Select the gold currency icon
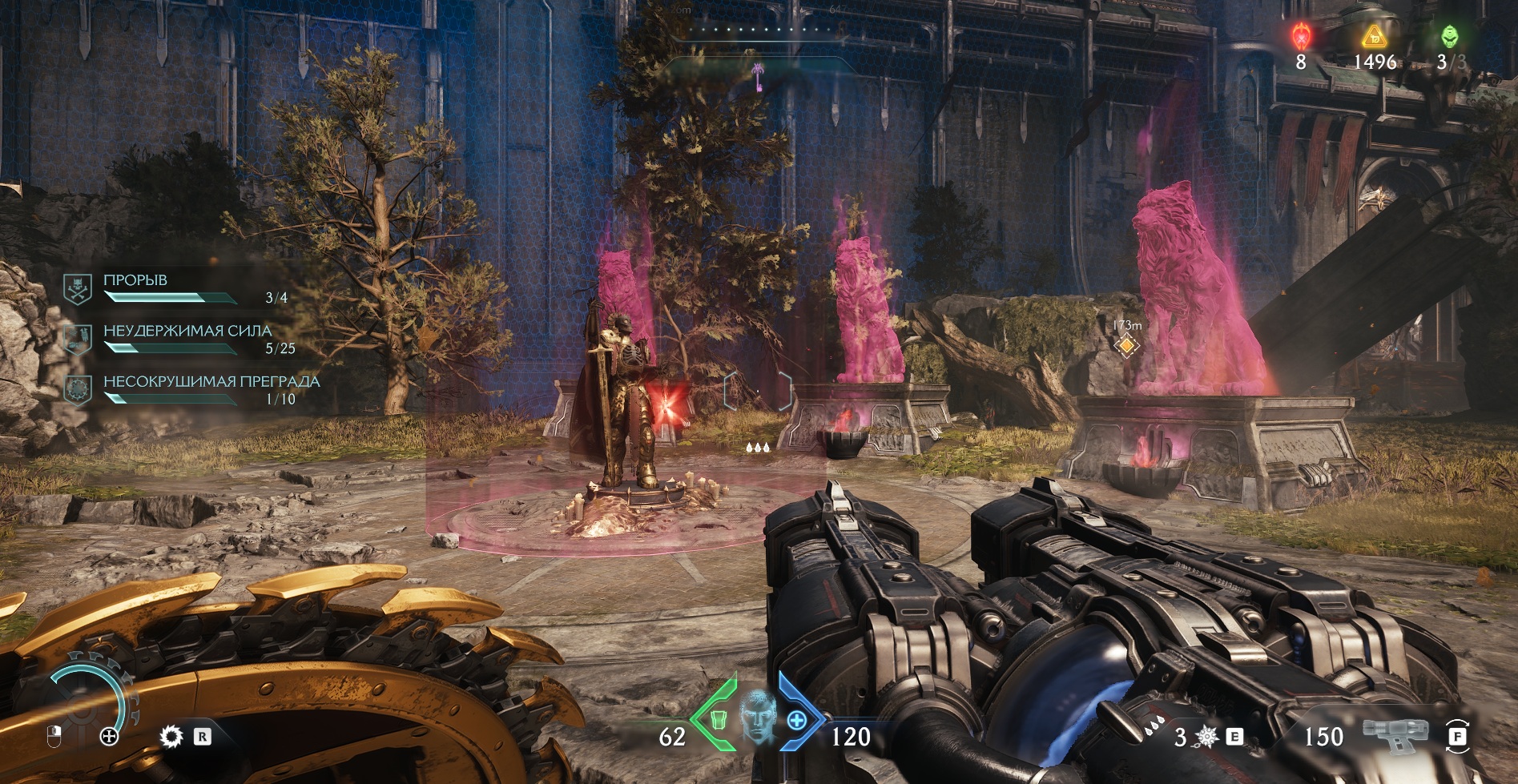This screenshot has width=1518, height=784. point(1374,36)
